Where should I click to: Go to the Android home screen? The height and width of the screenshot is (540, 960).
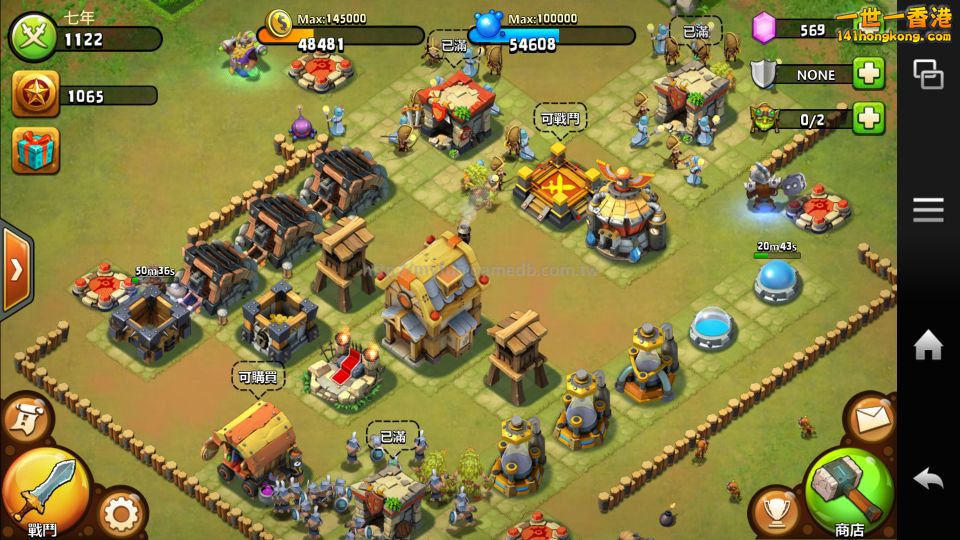tap(928, 346)
